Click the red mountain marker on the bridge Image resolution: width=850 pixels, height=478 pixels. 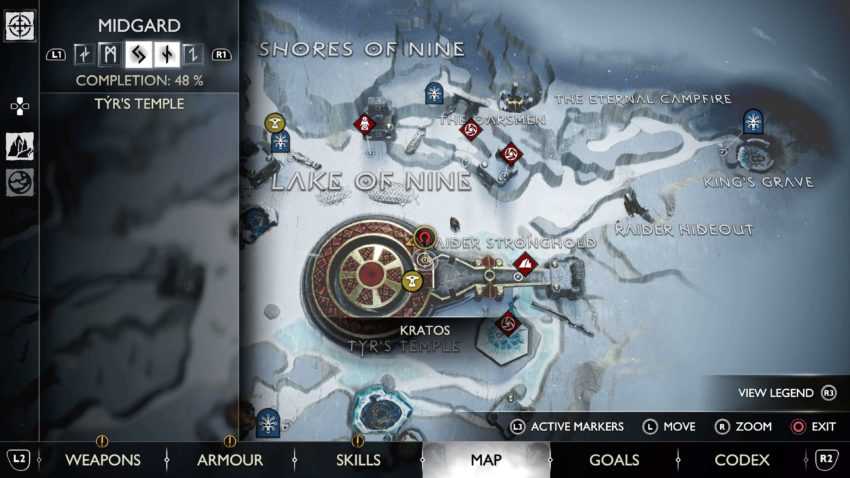[x=525, y=265]
